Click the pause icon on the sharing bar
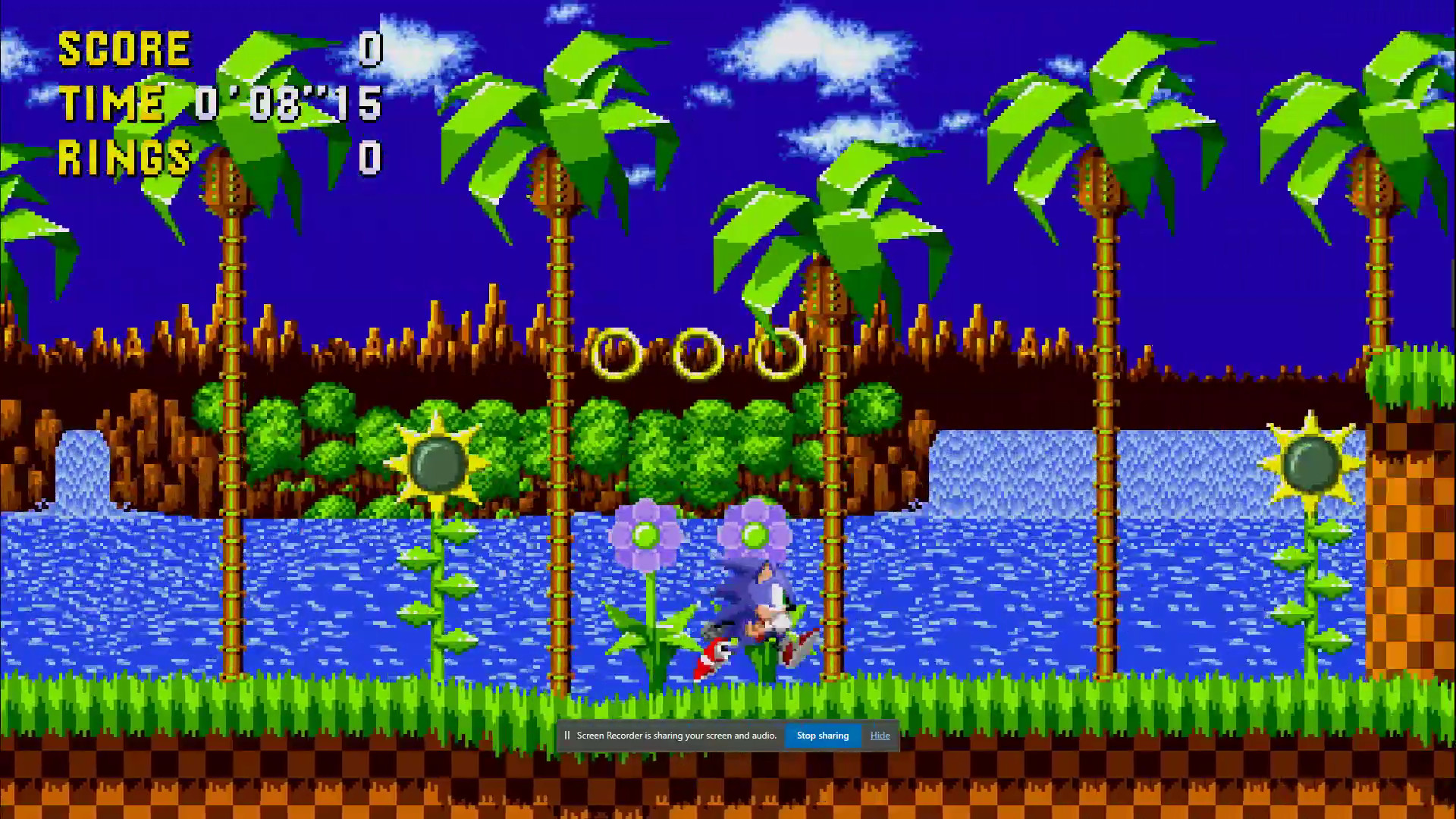1456x819 pixels. pyautogui.click(x=567, y=735)
